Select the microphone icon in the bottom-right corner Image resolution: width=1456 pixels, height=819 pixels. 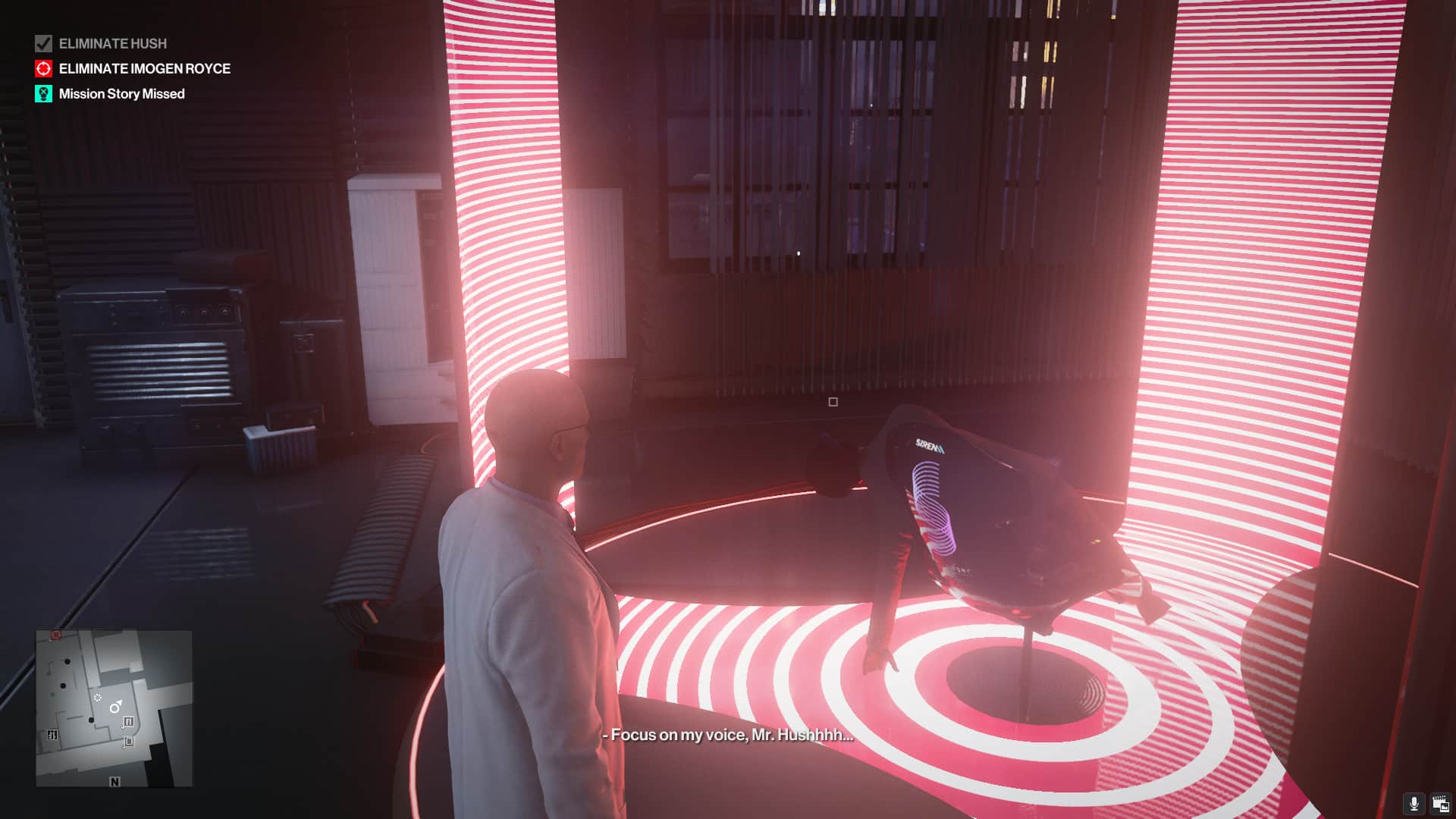(1414, 802)
